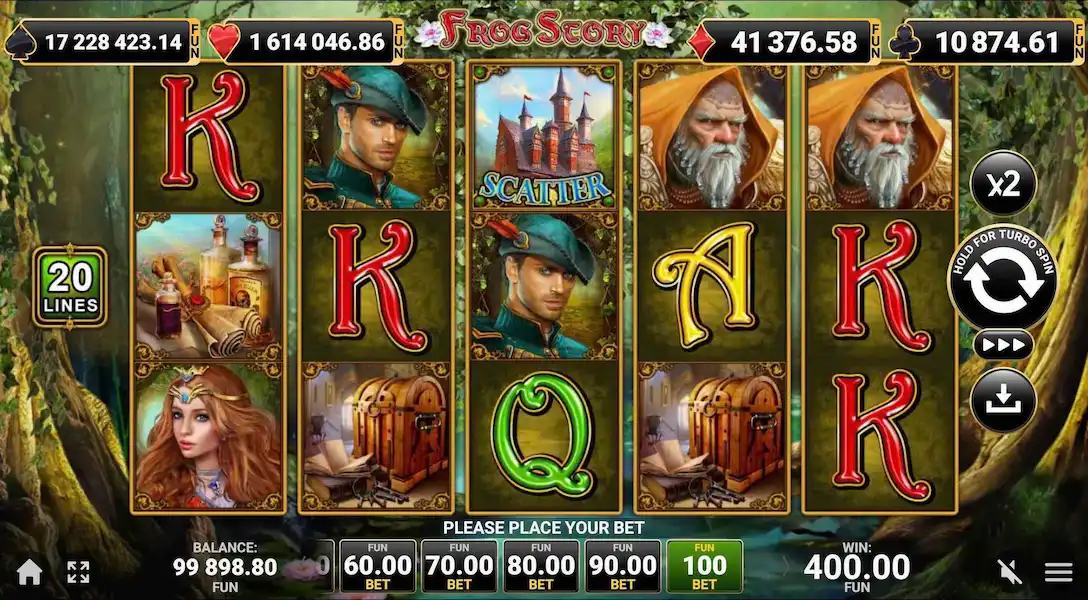Viewport: 1088px width, 600px height.
Task: Toggle fullscreen mode
Action: (x=78, y=572)
